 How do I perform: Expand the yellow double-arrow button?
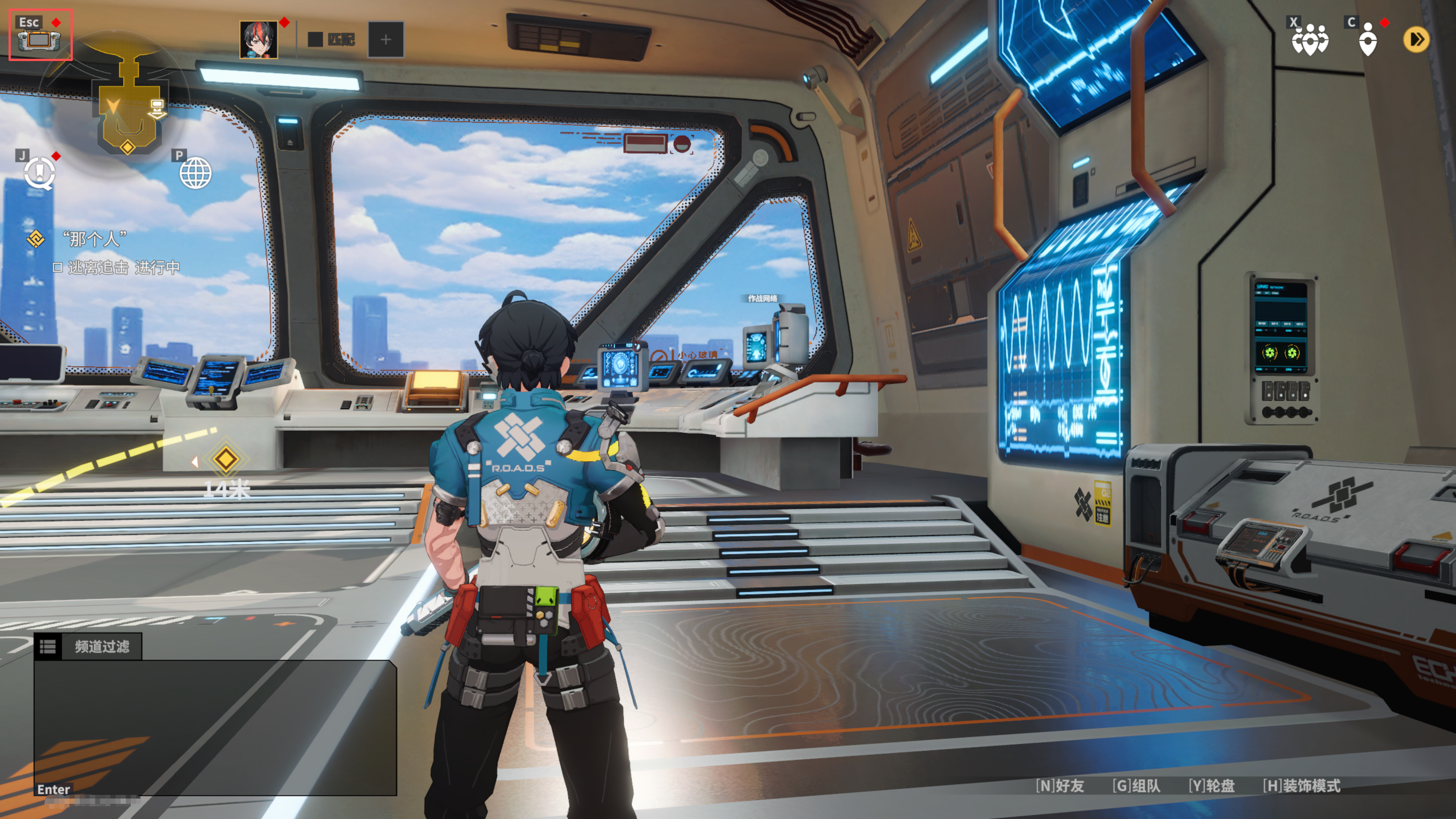1416,39
